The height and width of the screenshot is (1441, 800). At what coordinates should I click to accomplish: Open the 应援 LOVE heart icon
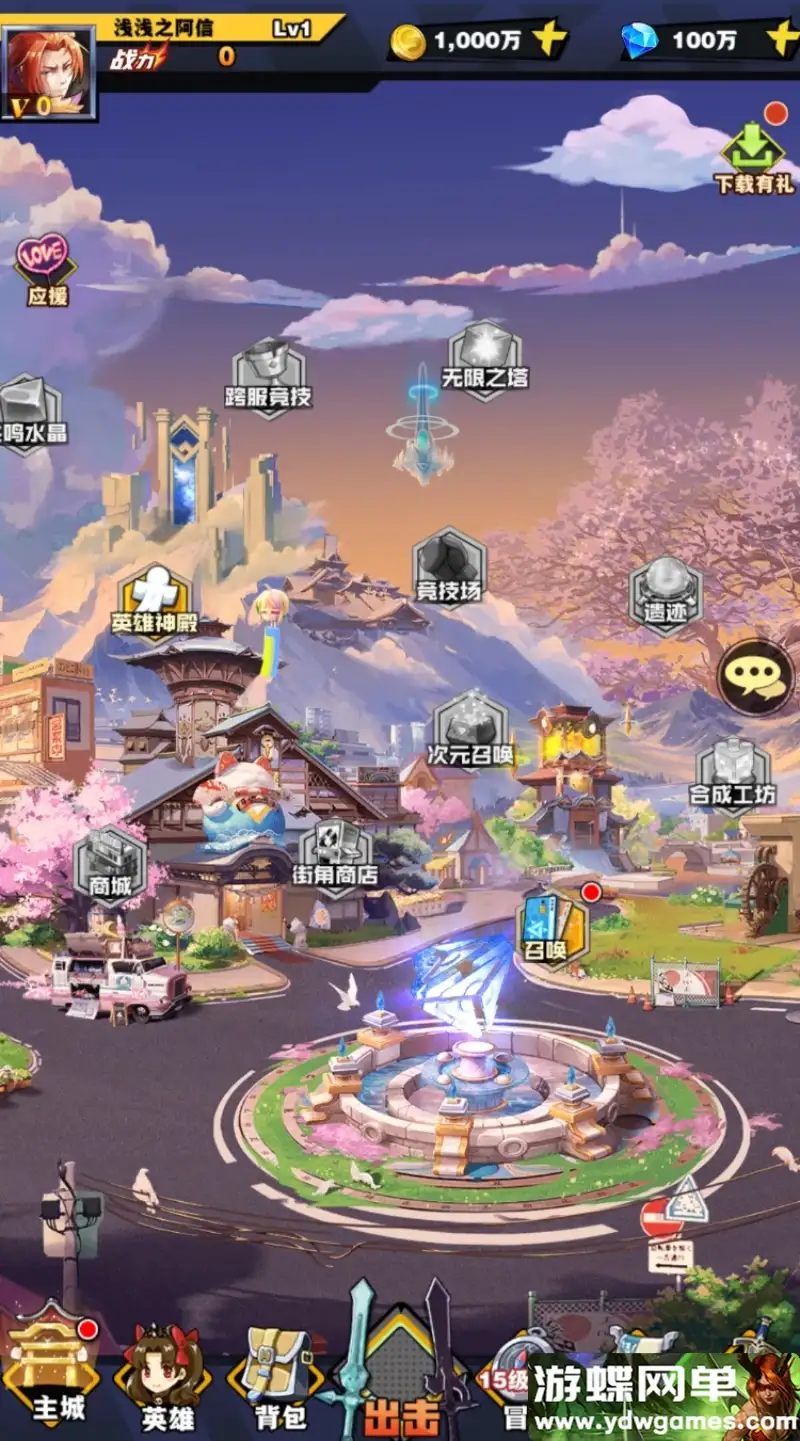click(46, 268)
